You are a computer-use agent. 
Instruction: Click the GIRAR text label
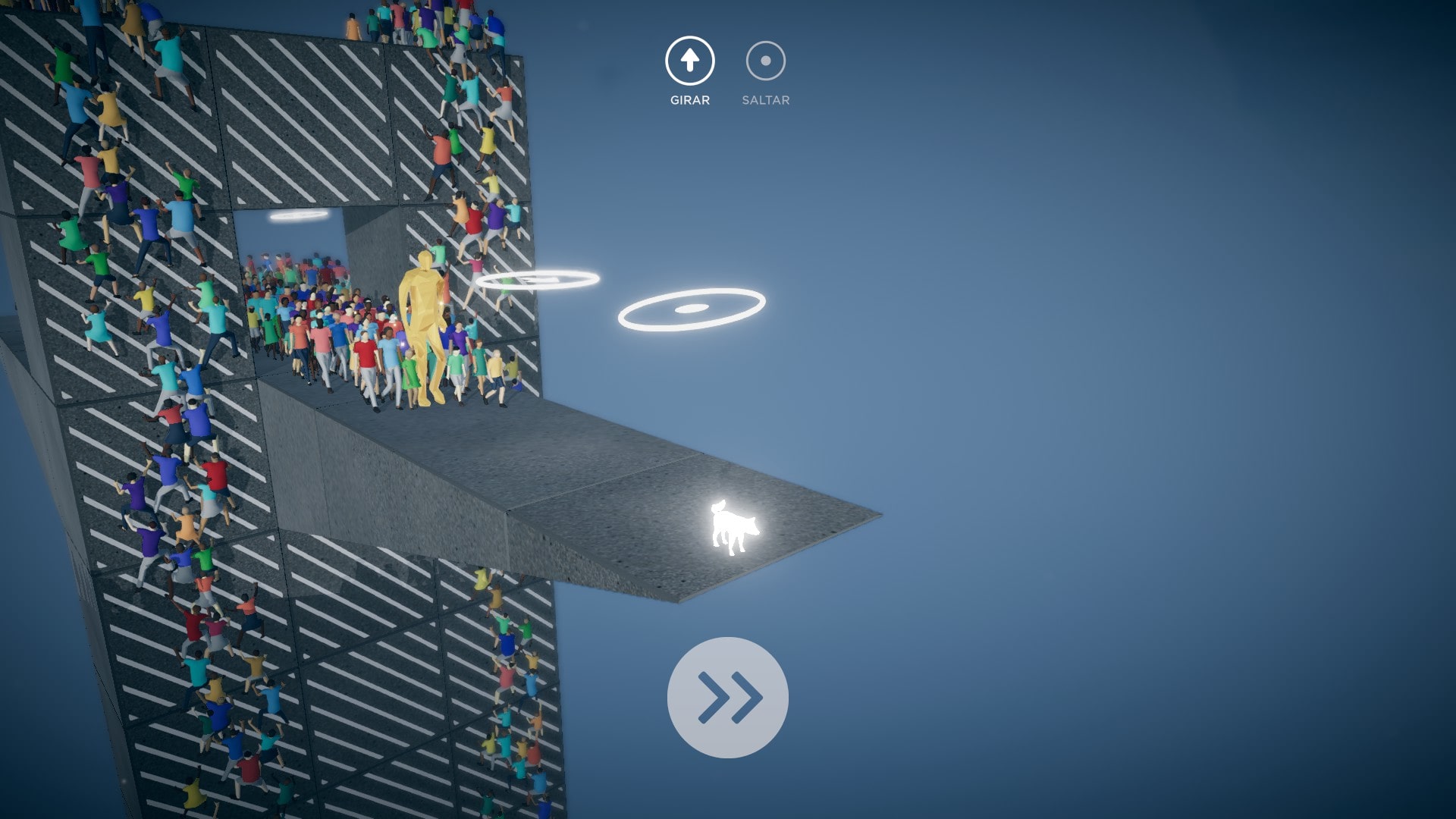click(689, 99)
